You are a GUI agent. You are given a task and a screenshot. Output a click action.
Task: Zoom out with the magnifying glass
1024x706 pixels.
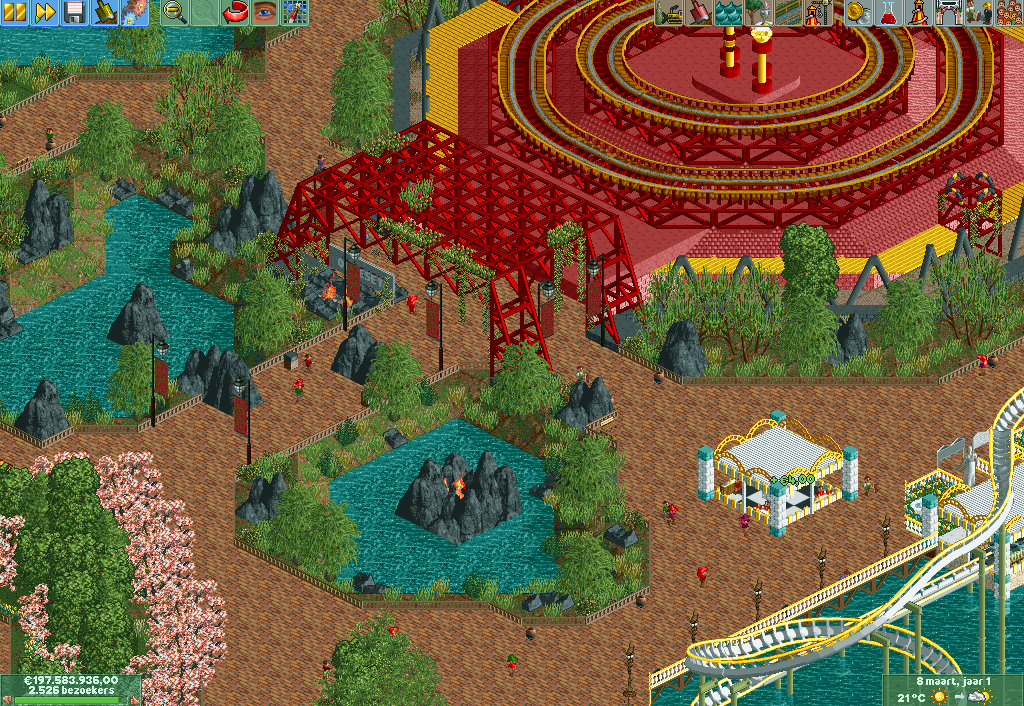coord(174,12)
